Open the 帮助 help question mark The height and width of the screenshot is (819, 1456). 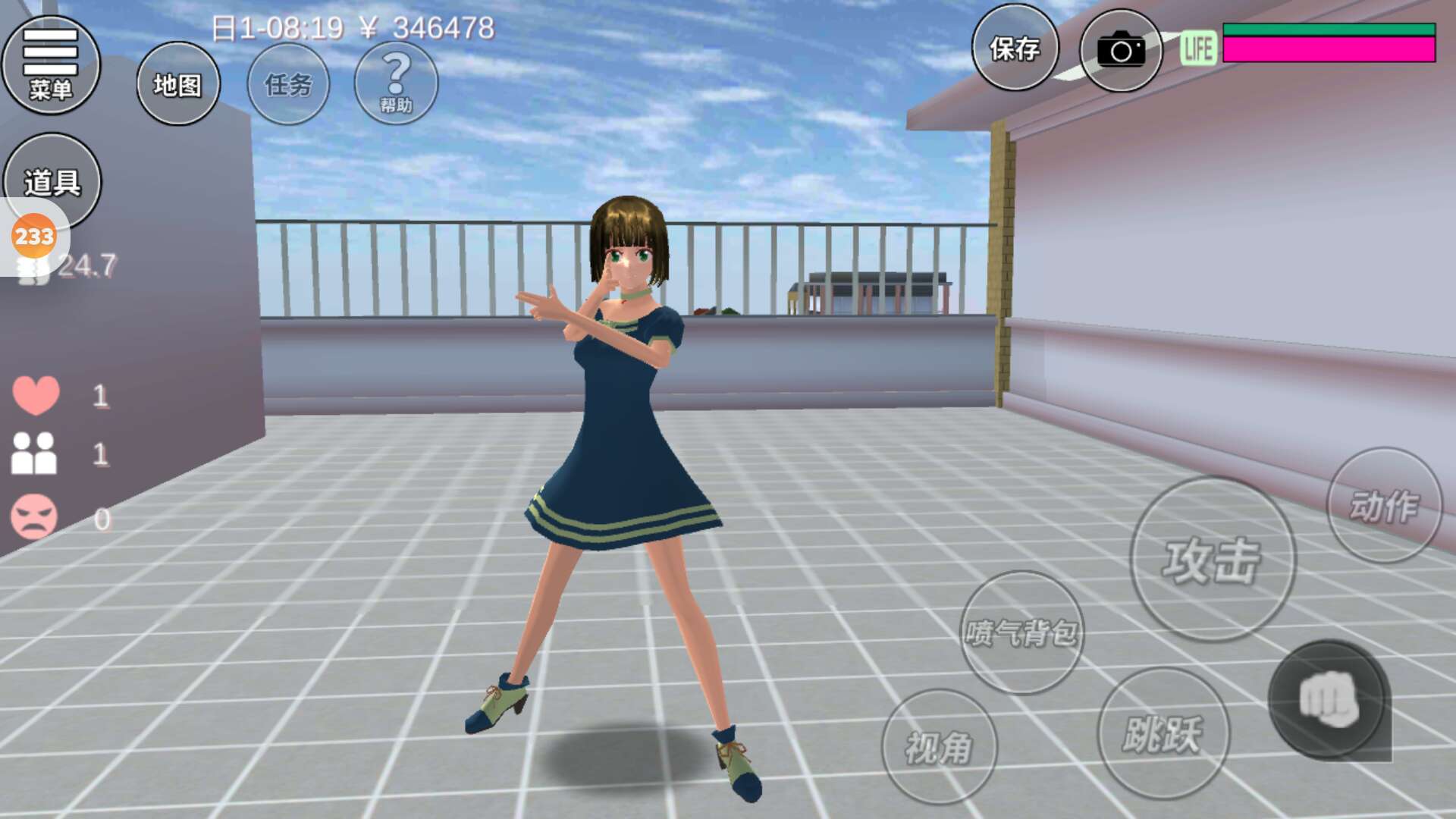396,83
